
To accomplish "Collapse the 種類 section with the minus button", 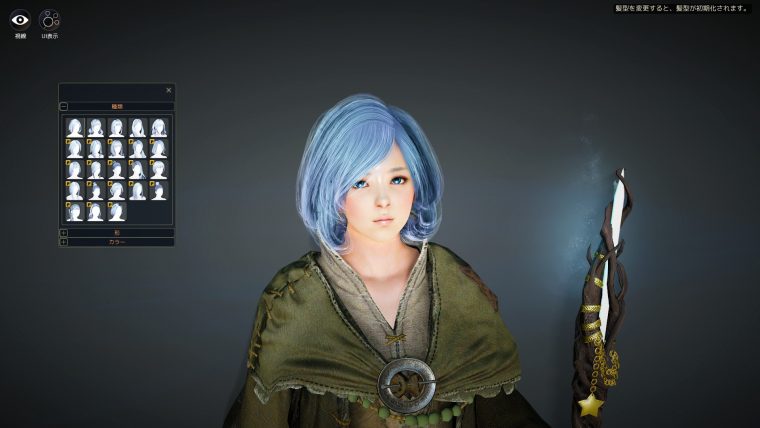I will click(64, 105).
